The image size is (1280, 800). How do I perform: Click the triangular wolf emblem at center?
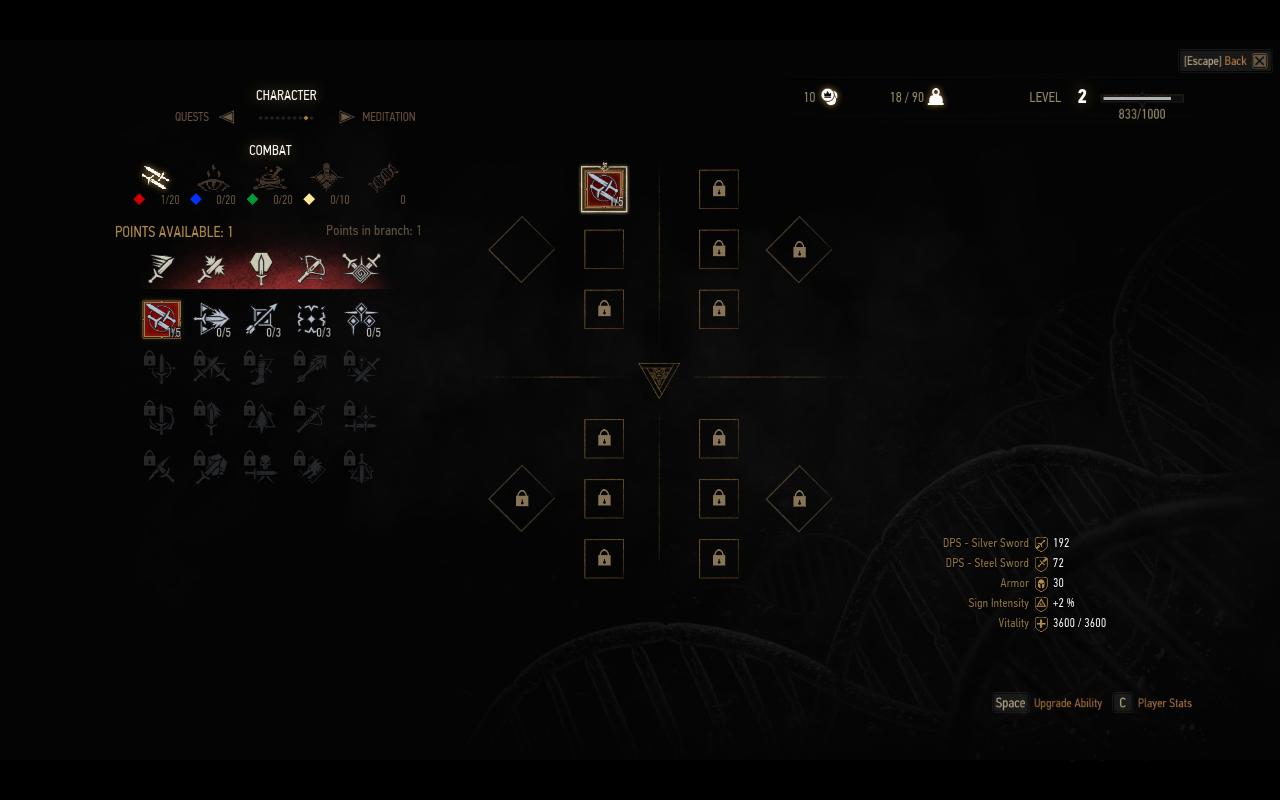pos(659,379)
